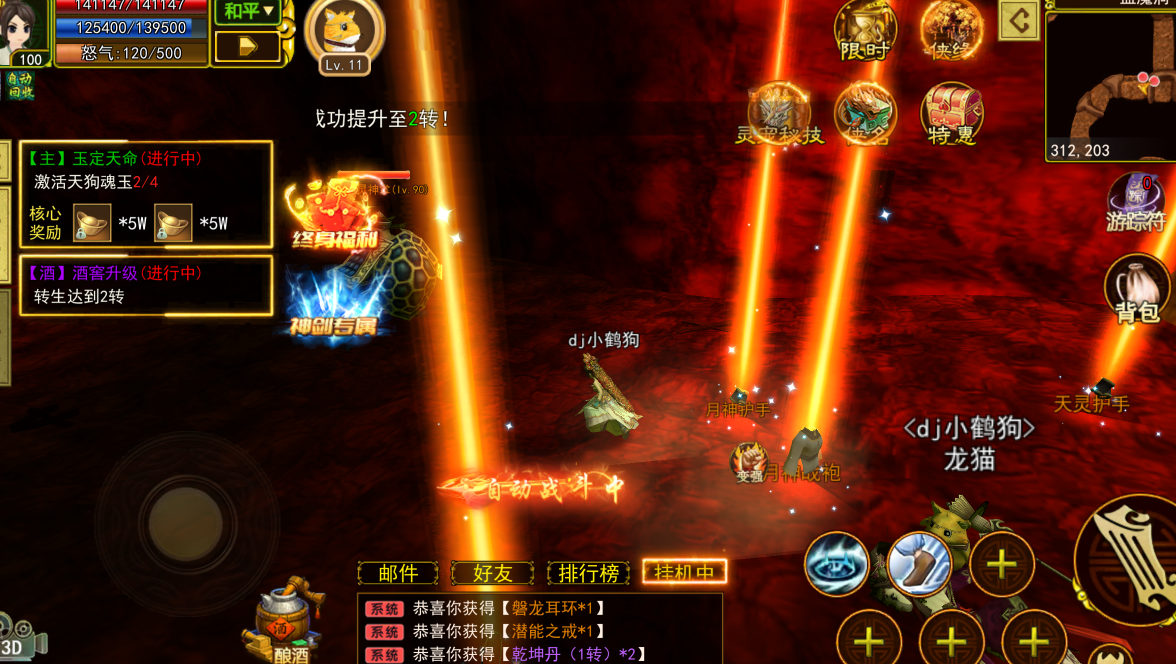Open the 酒窖升级 quest entry
The width and height of the screenshot is (1176, 664).
click(146, 285)
